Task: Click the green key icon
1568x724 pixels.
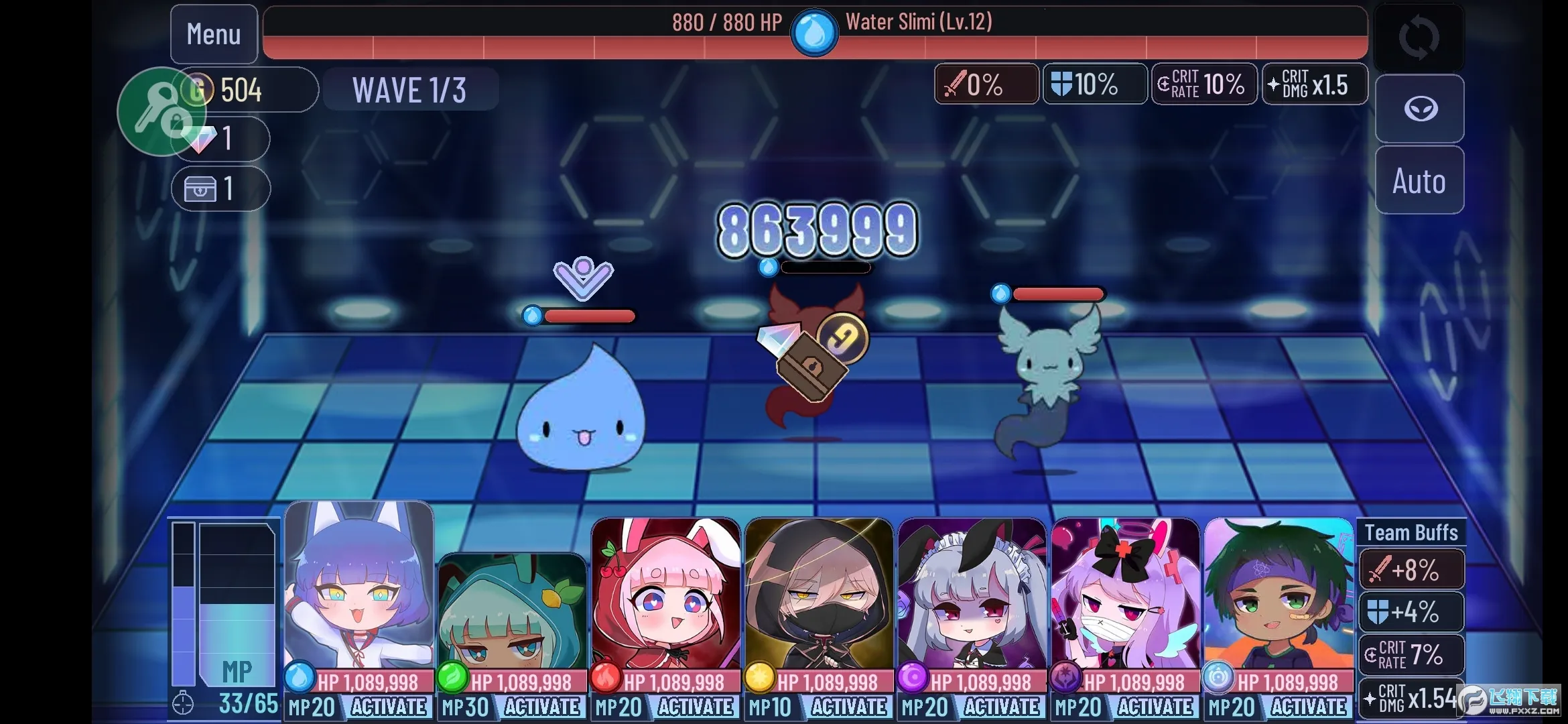Action: [161, 112]
